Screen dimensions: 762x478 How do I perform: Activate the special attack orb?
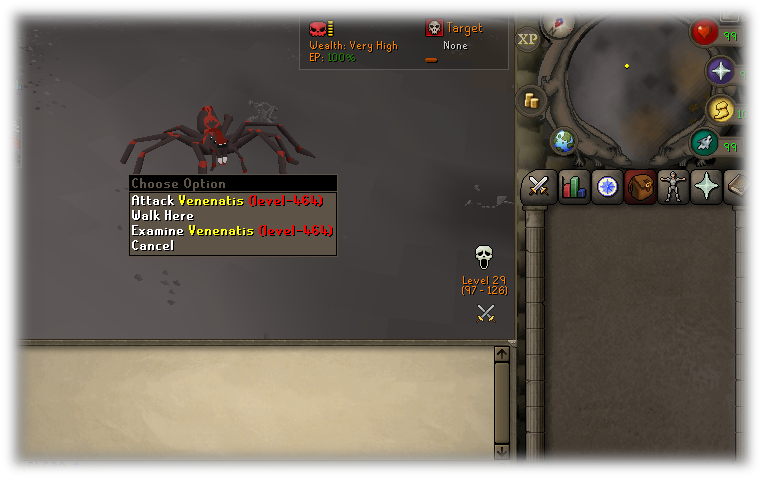click(705, 144)
